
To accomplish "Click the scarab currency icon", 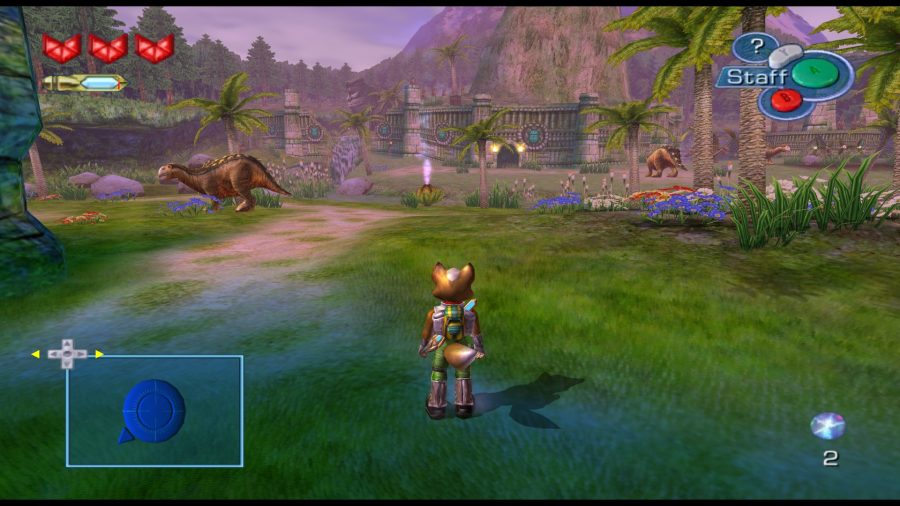I will coord(828,426).
